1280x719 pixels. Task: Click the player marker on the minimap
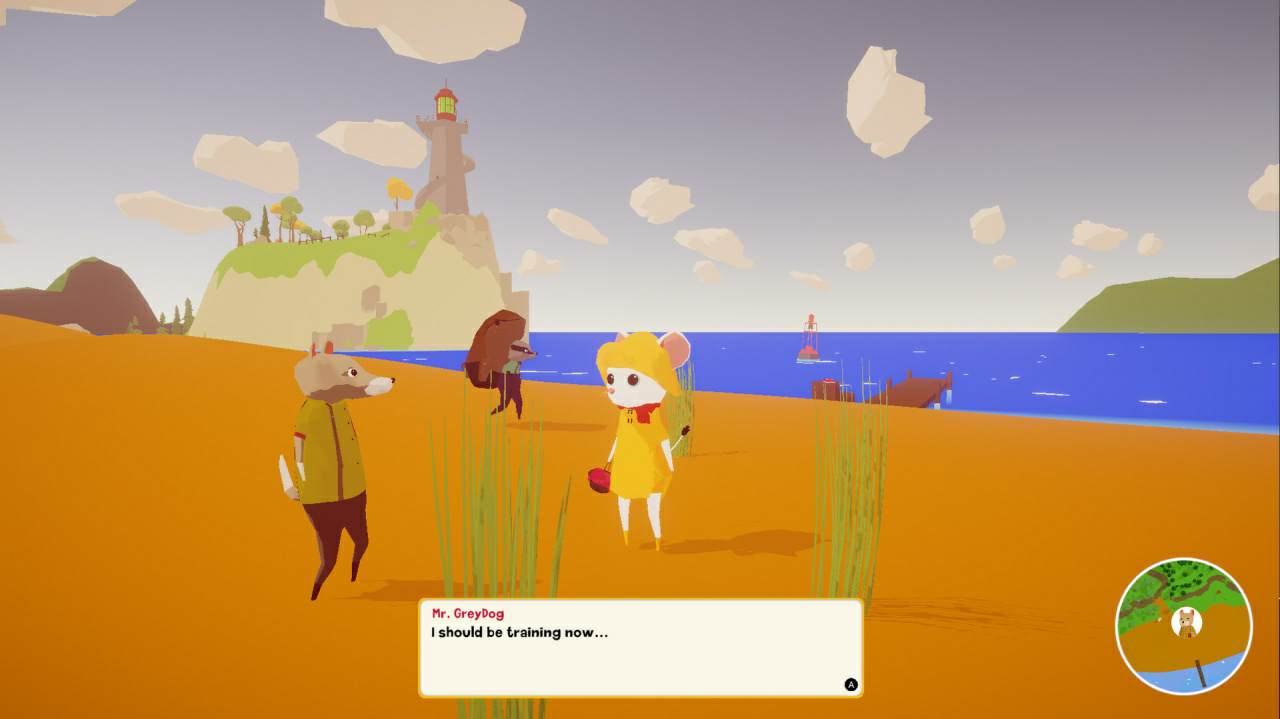pos(1186,622)
